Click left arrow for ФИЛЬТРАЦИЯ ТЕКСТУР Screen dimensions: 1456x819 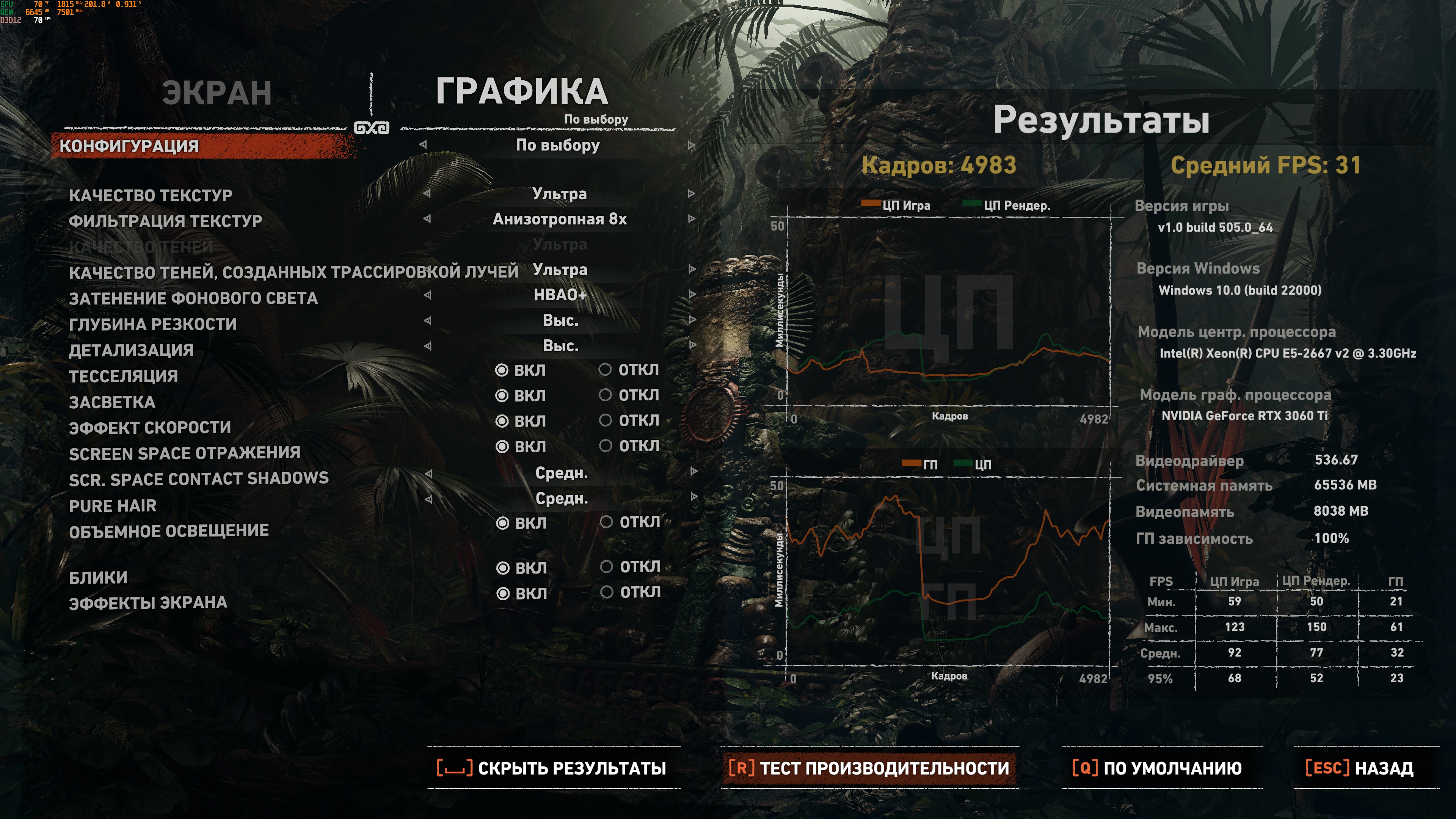427,219
